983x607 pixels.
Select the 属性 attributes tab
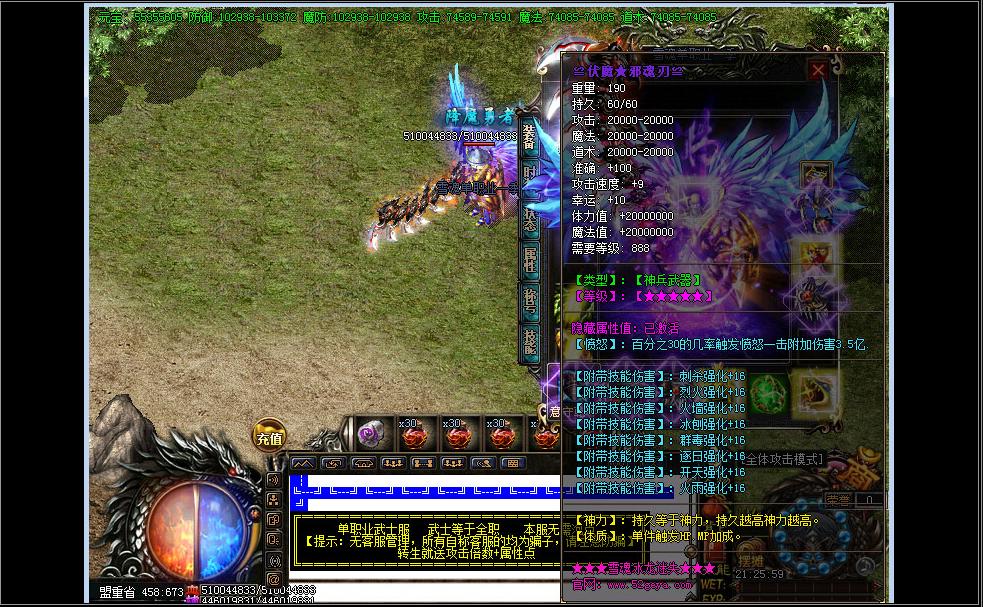pos(530,257)
